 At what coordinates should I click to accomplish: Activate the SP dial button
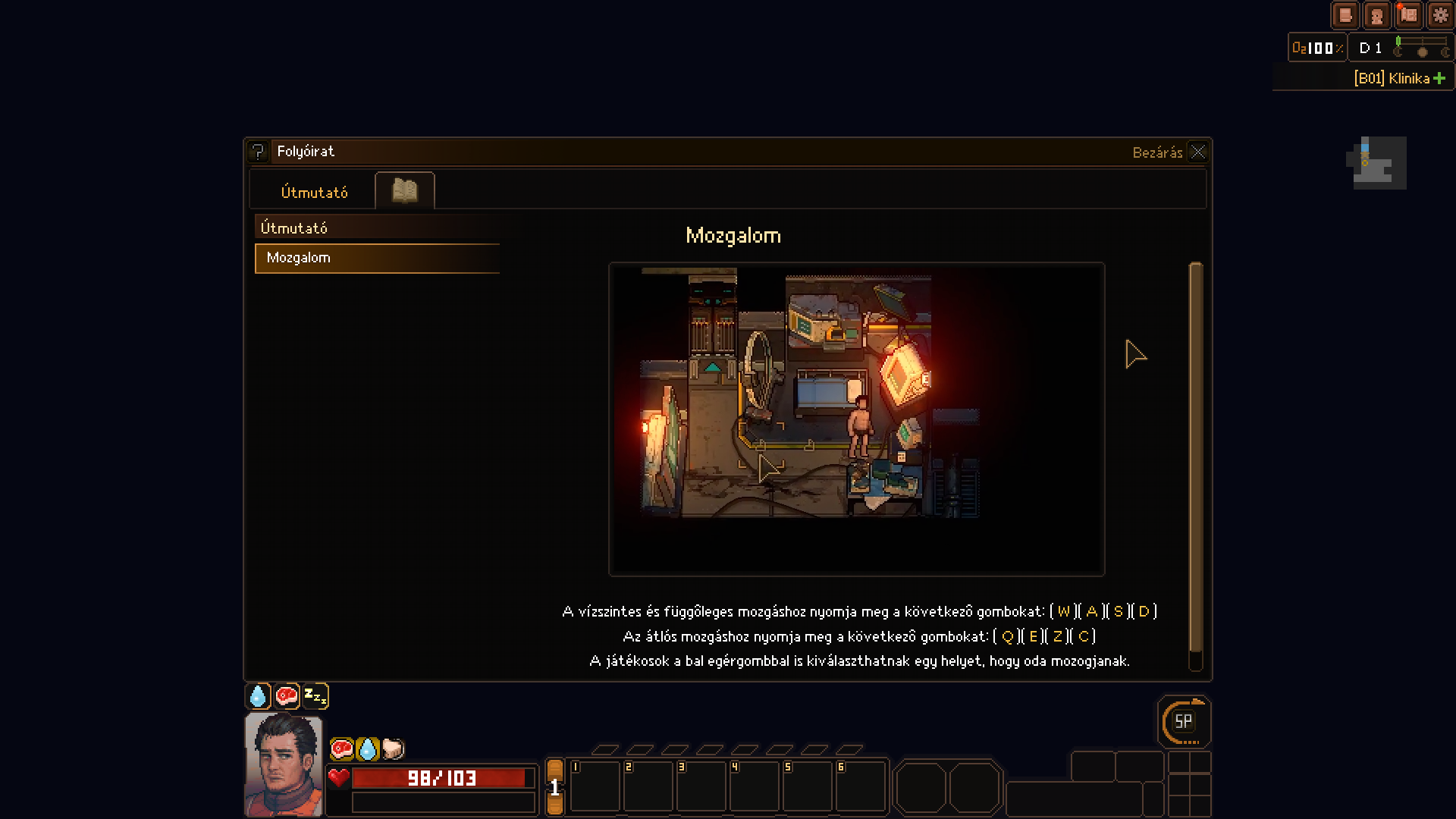(1183, 722)
